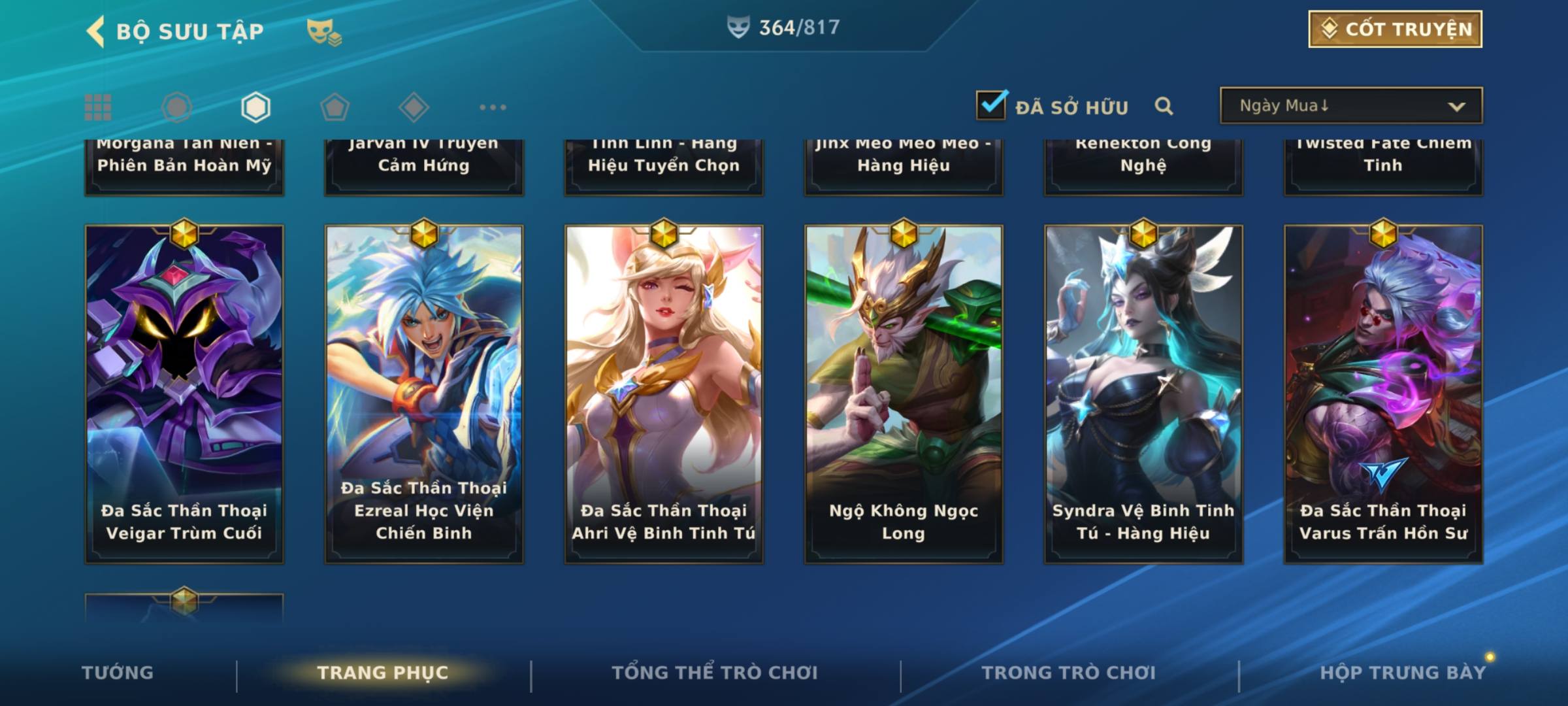Choose the pentagon rarity filter
The image size is (1568, 706).
[335, 107]
